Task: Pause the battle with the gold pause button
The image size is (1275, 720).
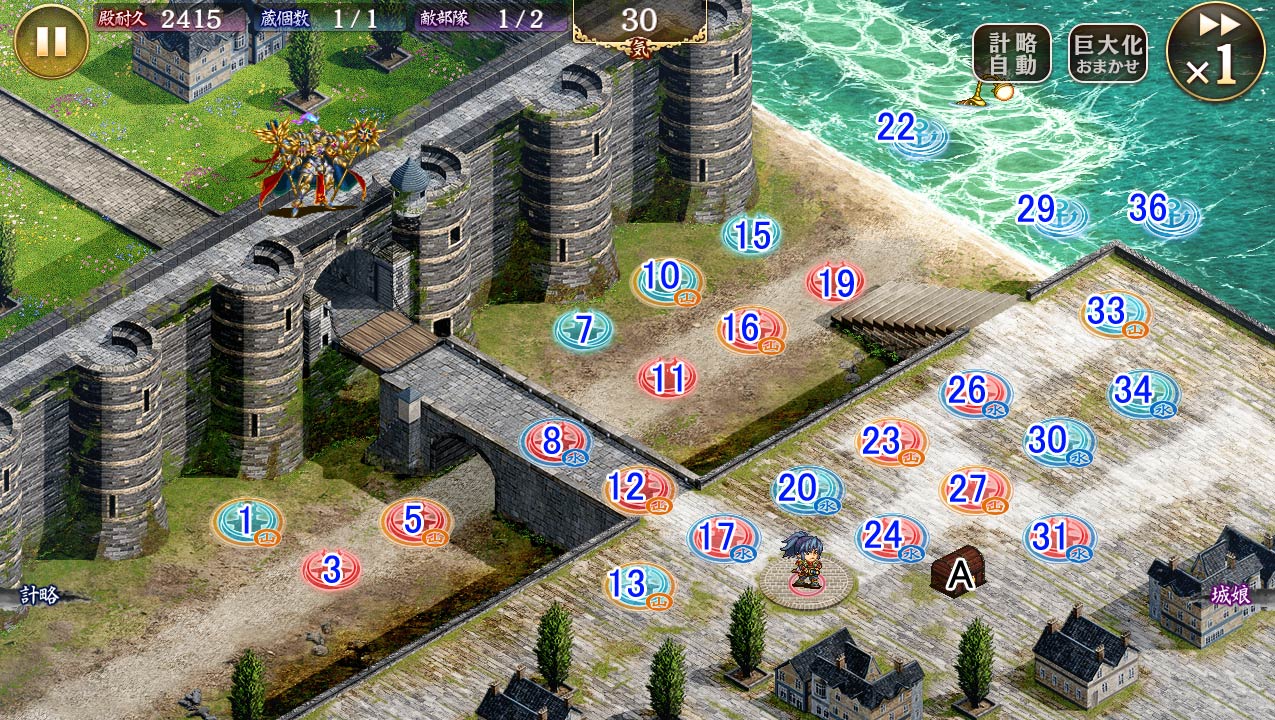Action: (x=51, y=41)
